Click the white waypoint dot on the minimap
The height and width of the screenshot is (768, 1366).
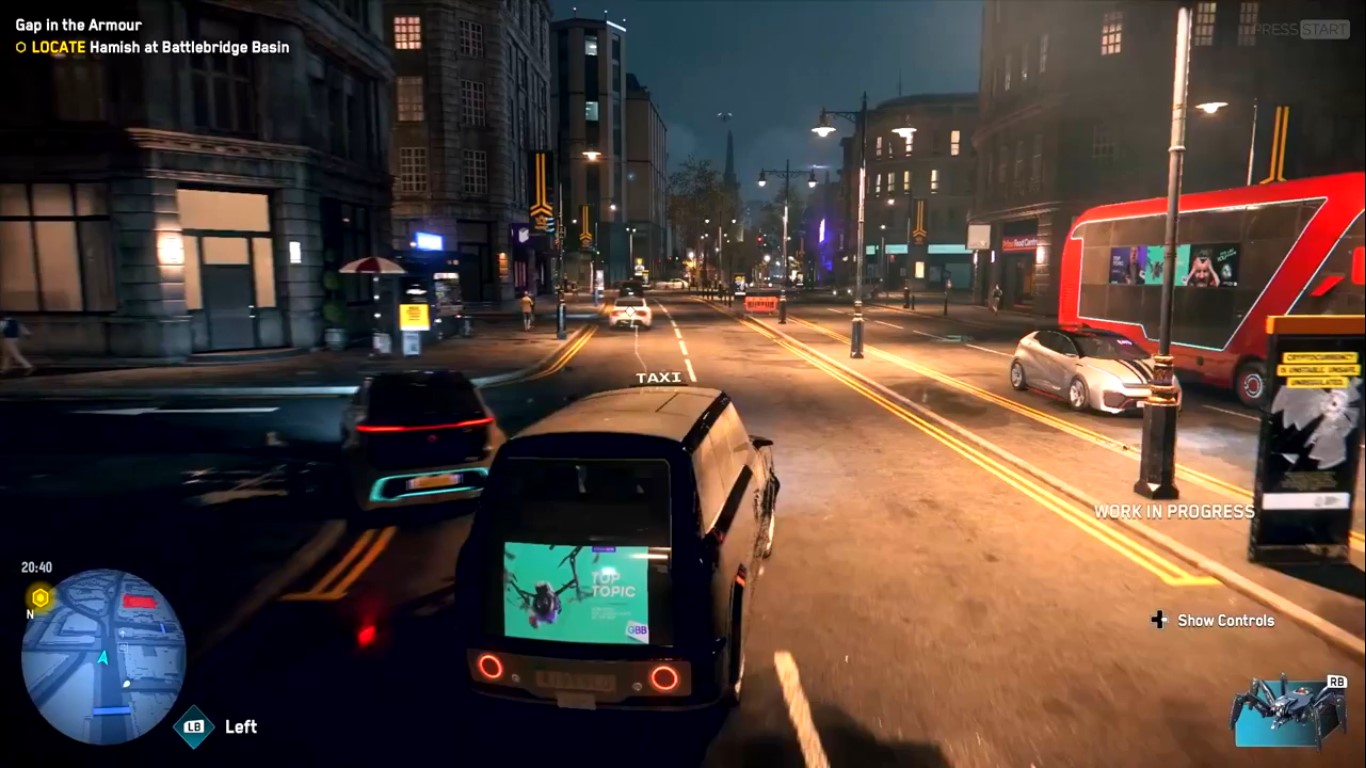click(126, 684)
